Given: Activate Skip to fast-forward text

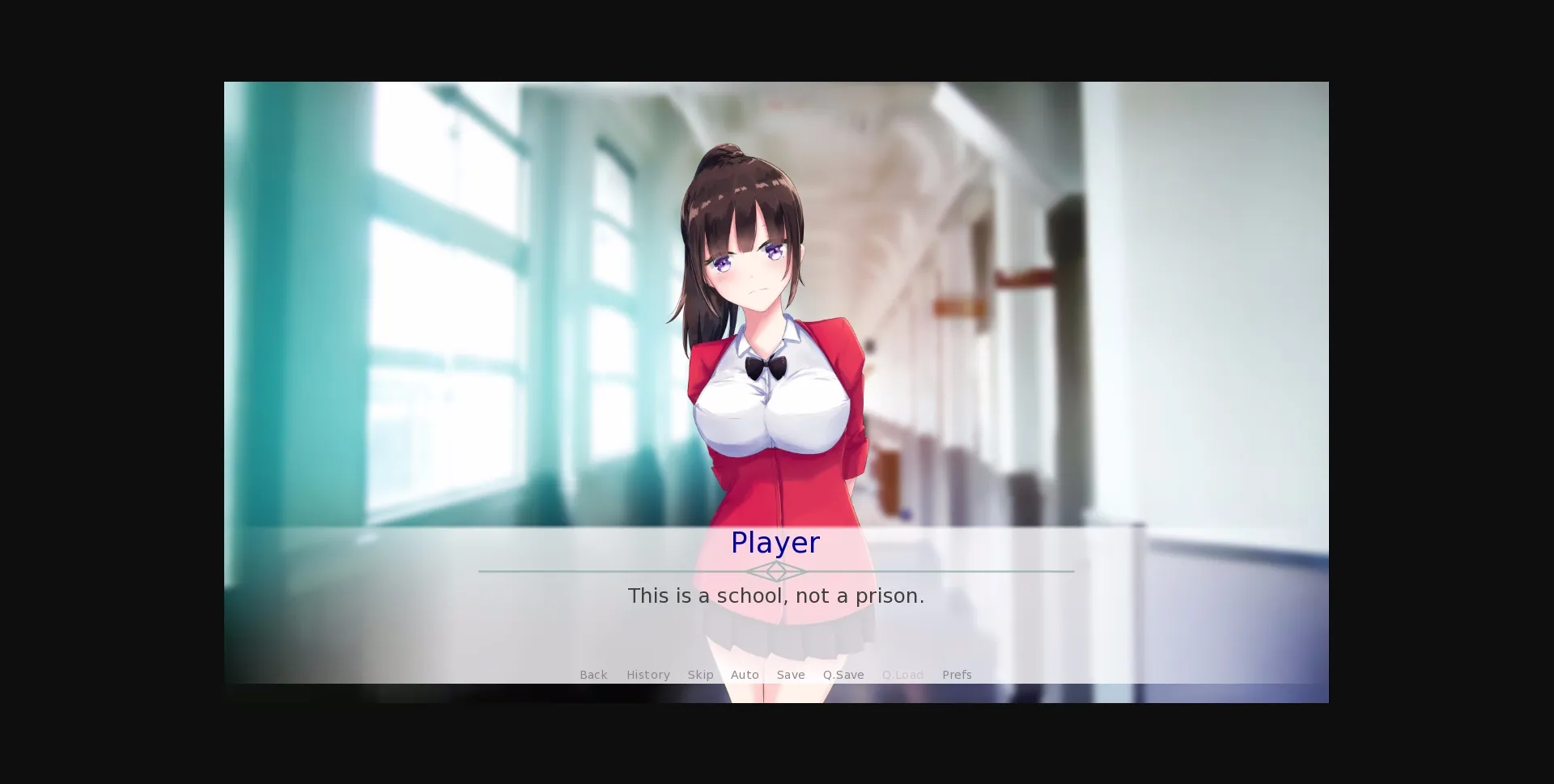Looking at the screenshot, I should [700, 675].
